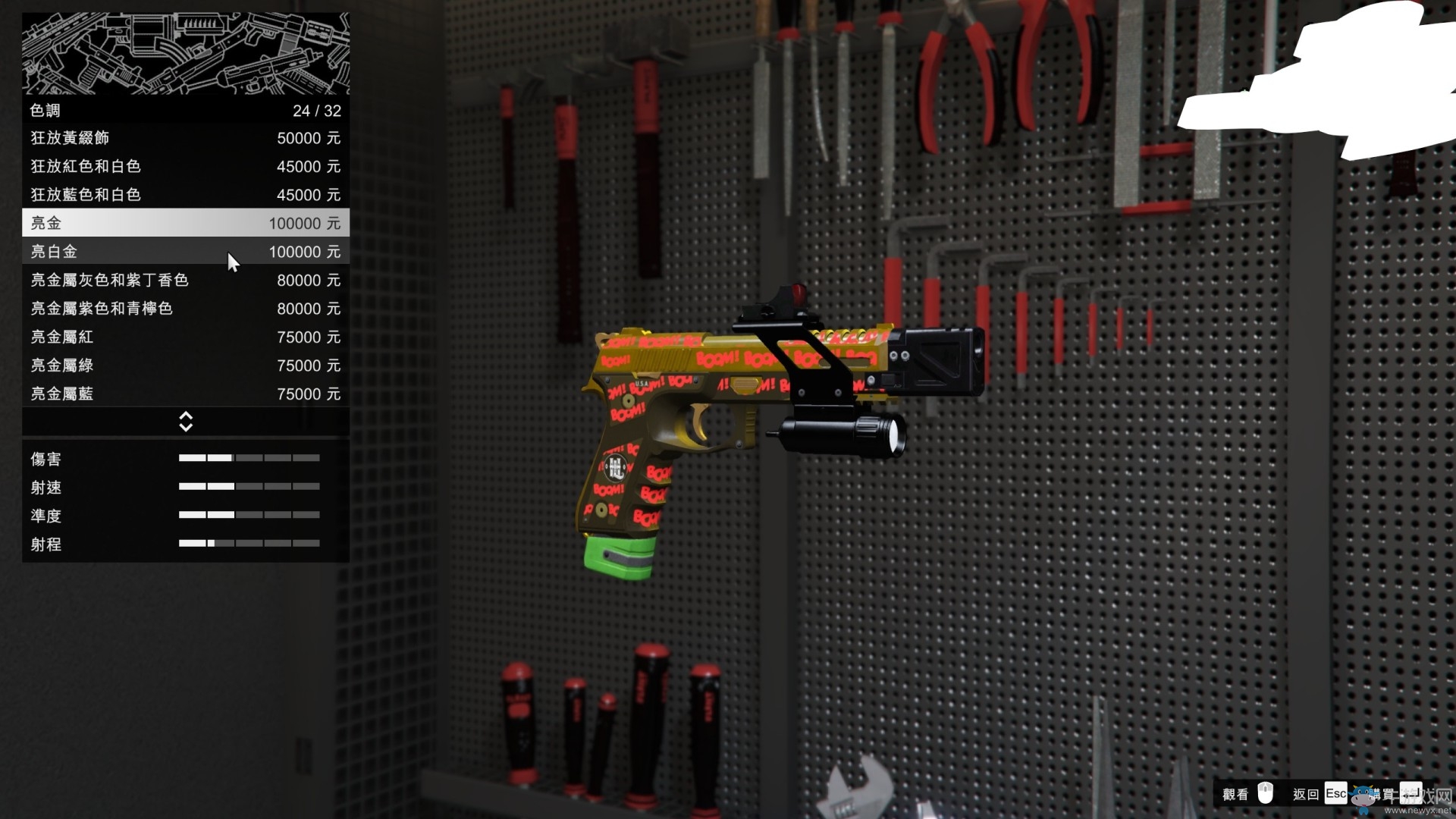
Task: Choose the 亮金屬紅 tint
Action: point(185,337)
